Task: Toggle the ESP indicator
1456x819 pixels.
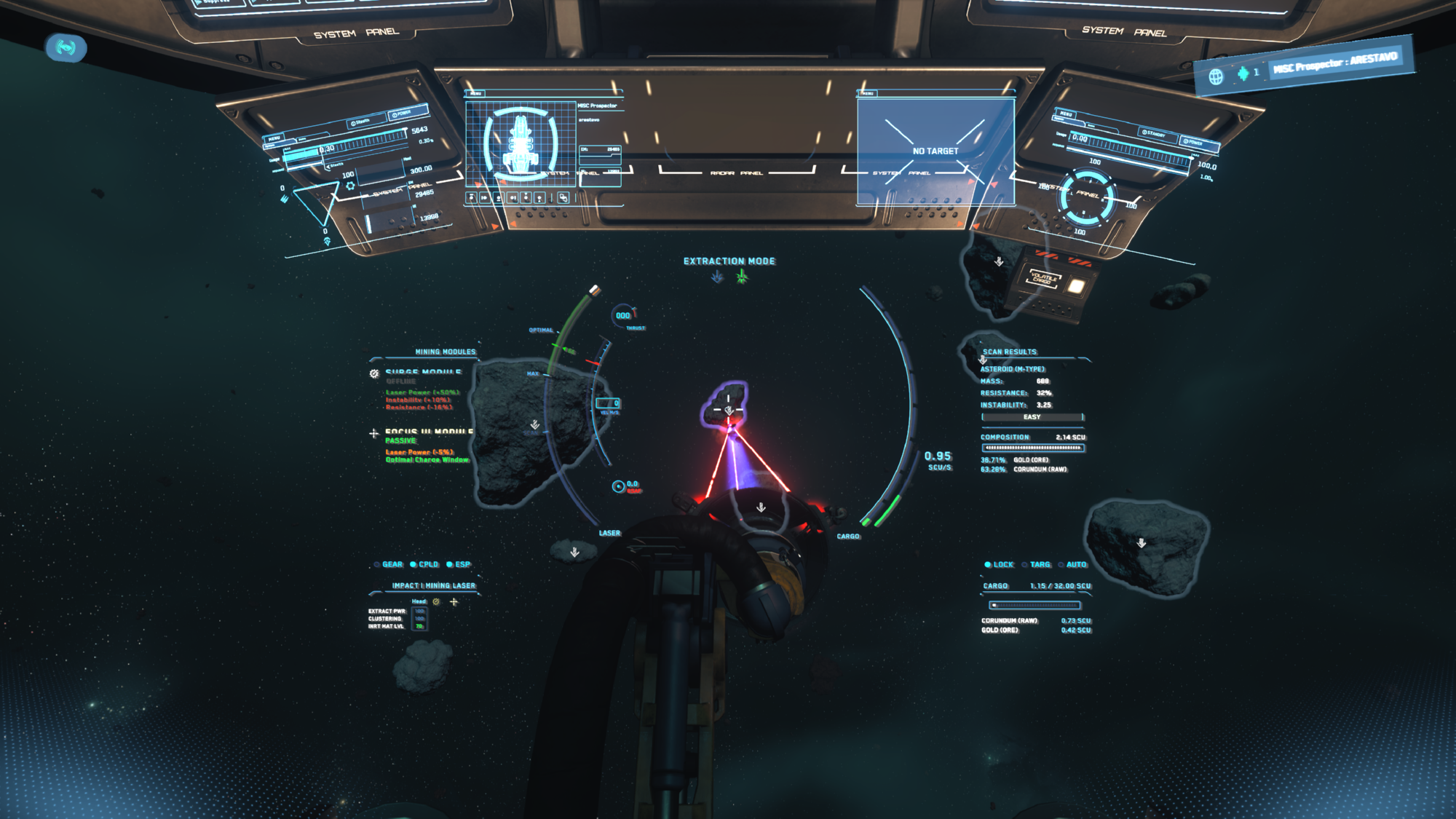Action: click(459, 564)
